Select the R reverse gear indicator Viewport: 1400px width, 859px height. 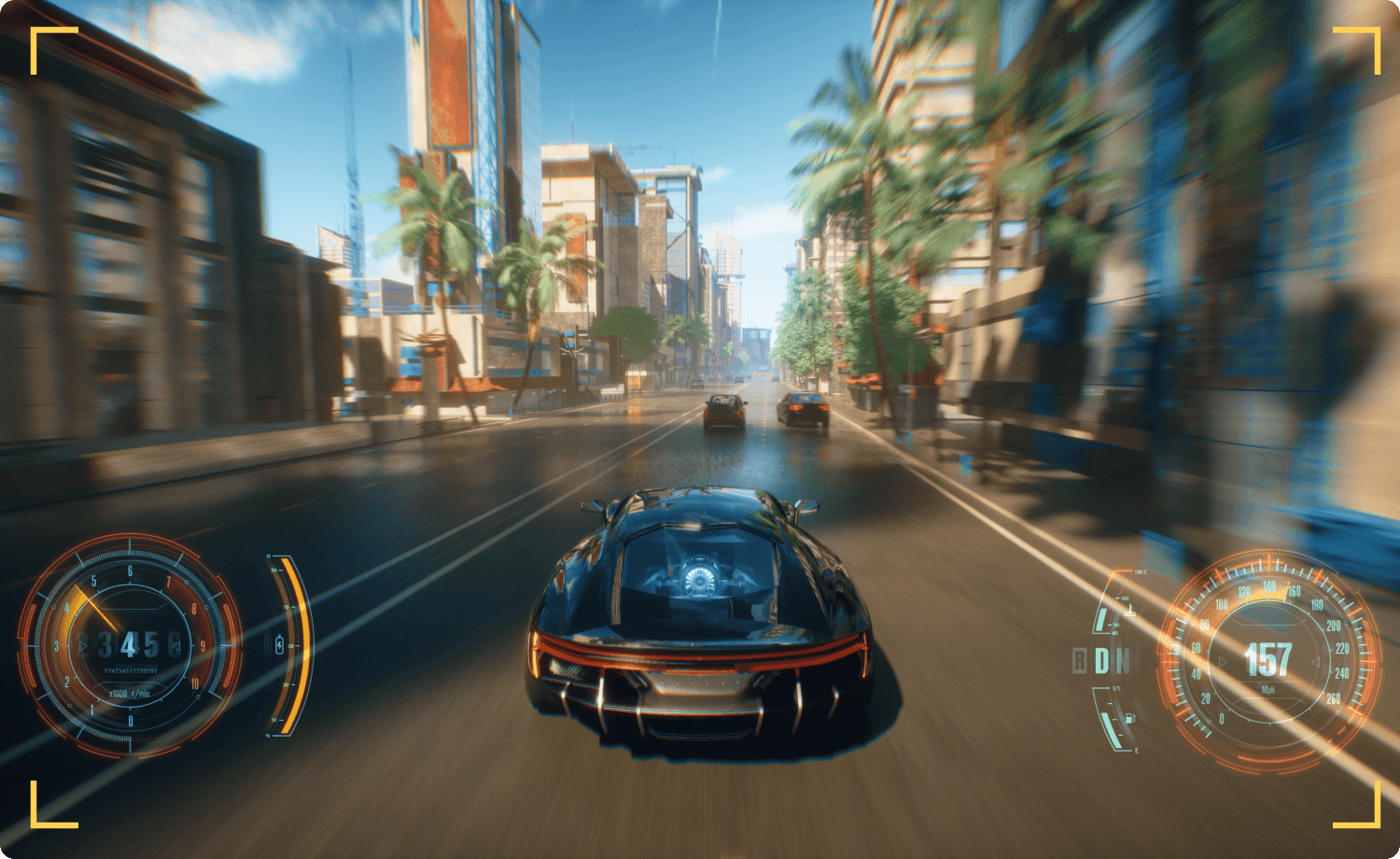pos(1080,661)
